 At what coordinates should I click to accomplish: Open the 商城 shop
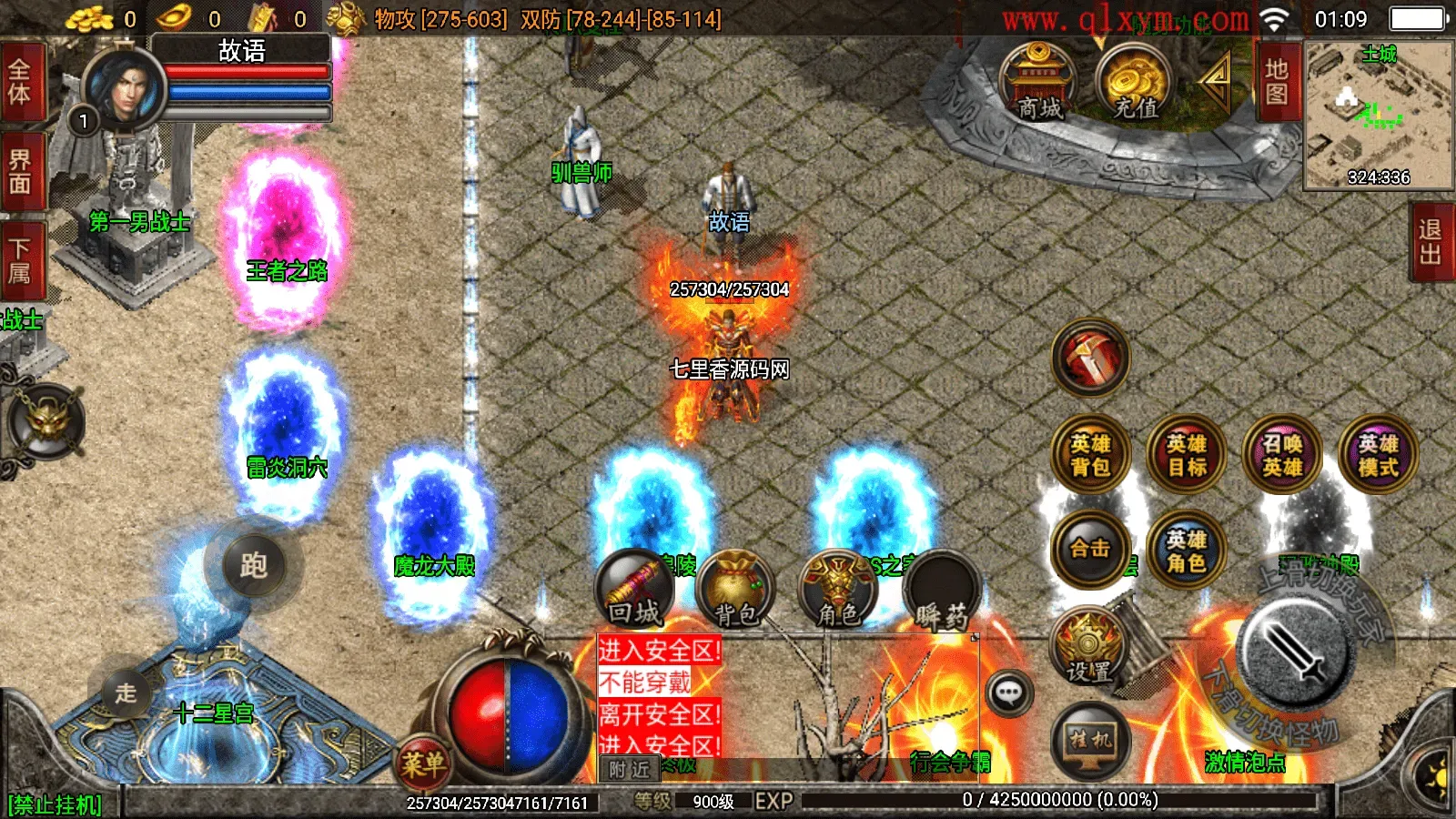coord(1038,82)
